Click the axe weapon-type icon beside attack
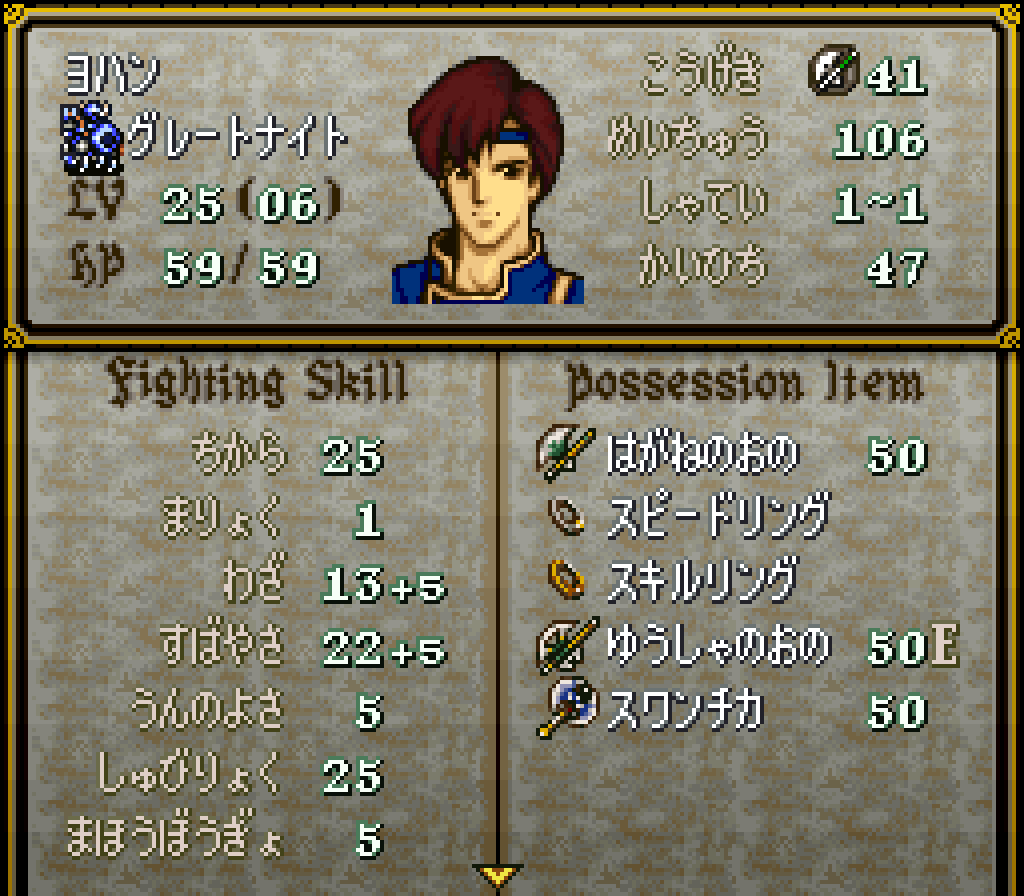The image size is (1024, 896). click(831, 73)
